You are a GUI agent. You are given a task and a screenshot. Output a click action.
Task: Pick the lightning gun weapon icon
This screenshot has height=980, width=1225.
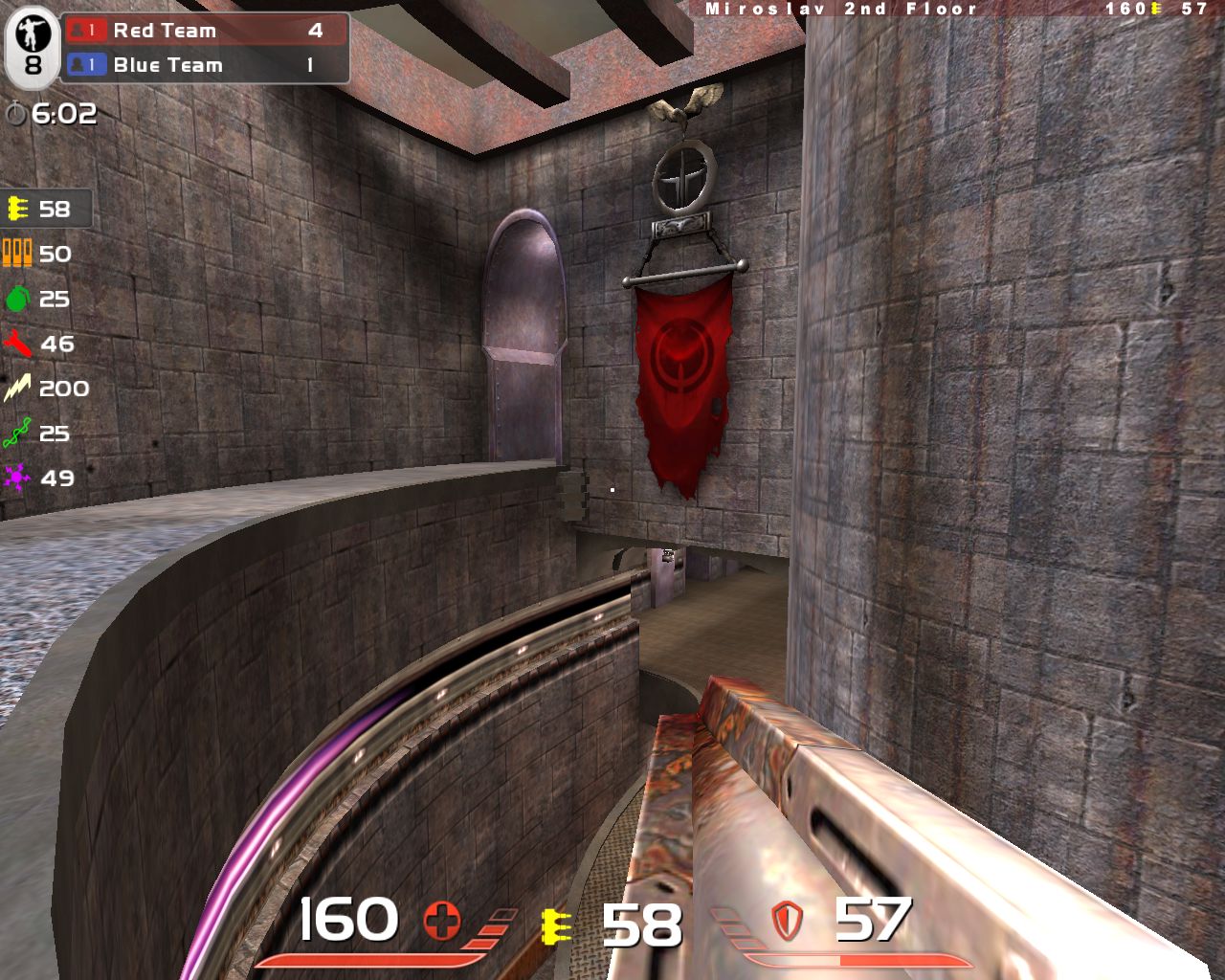pos(17,389)
